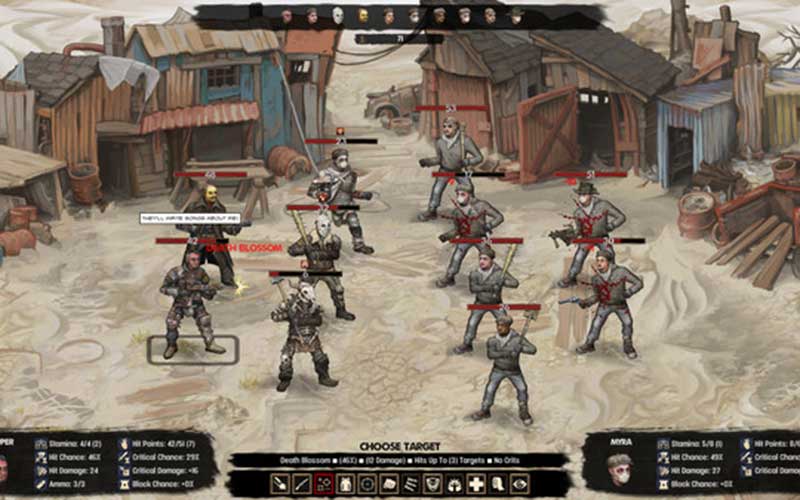This screenshot has width=800, height=500.
Task: Select the white skull mask turn-order portrait
Action: pyautogui.click(x=338, y=15)
